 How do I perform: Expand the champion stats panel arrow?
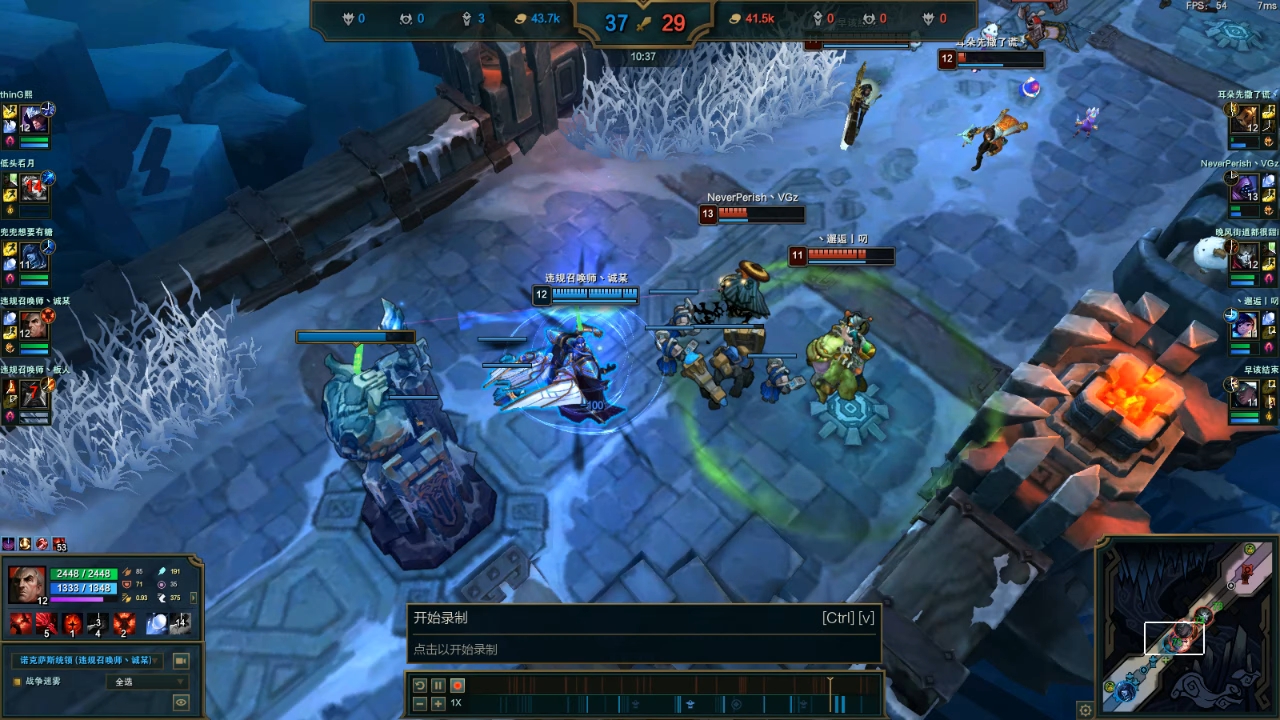pyautogui.click(x=193, y=597)
